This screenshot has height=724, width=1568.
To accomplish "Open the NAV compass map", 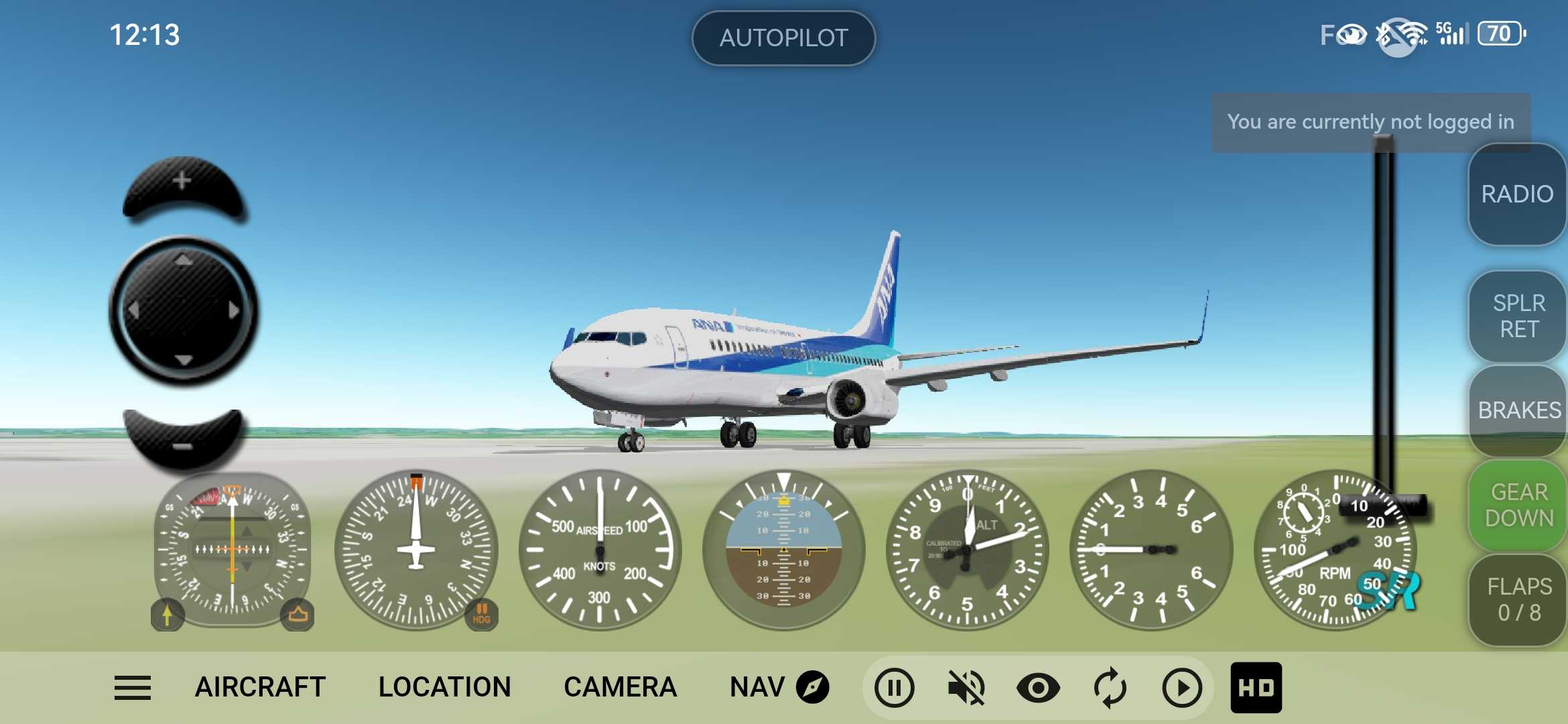I will (779, 688).
